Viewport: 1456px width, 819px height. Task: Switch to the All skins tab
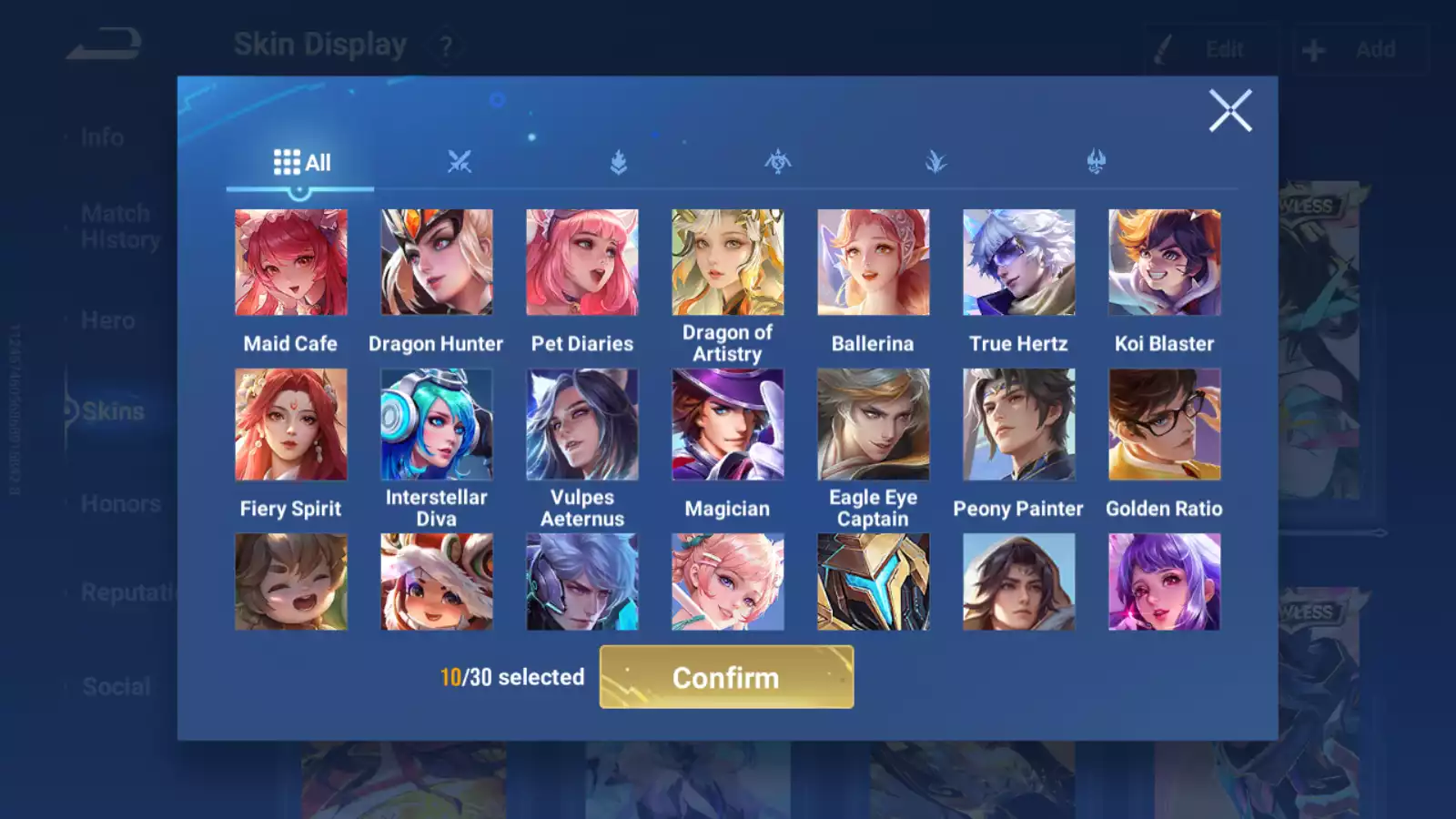coord(301,163)
